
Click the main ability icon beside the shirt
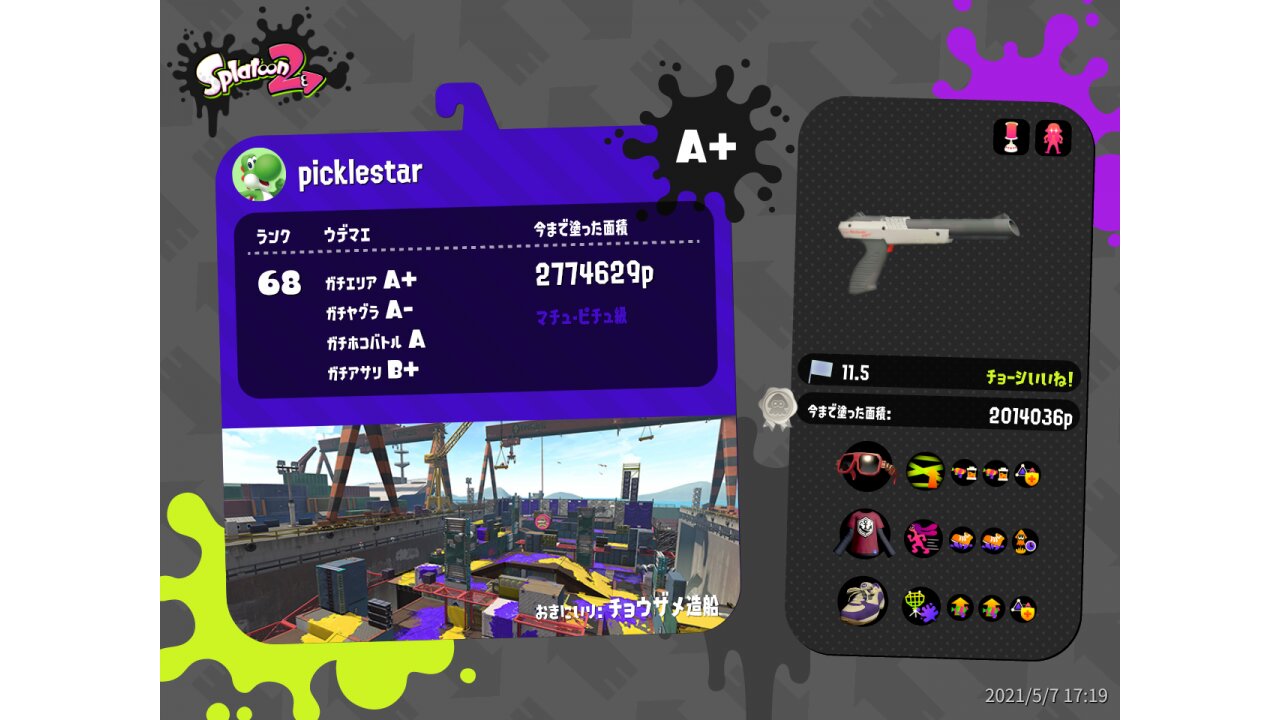(923, 539)
